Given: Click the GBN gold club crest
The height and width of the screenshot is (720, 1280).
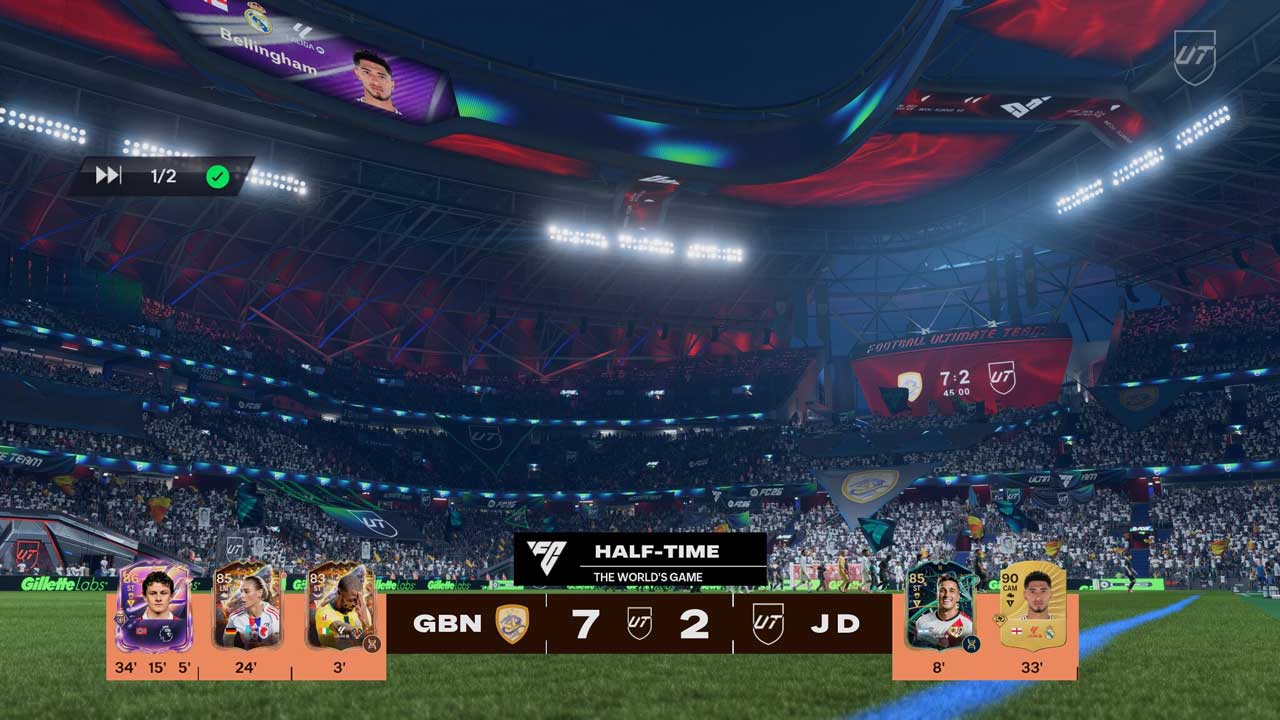Looking at the screenshot, I should pyautogui.click(x=512, y=624).
